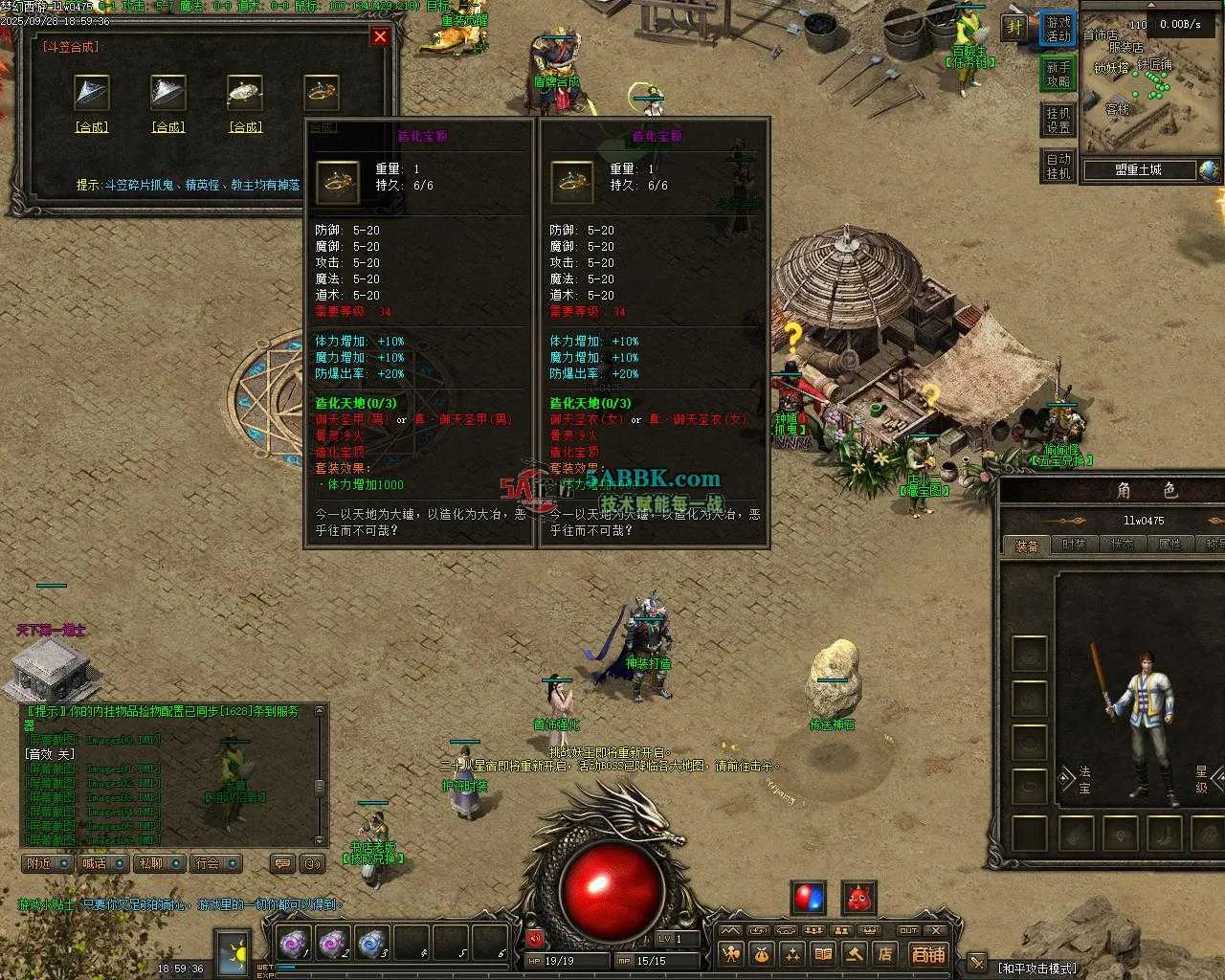Open the 商铺 shop button
Screen dimensions: 1225x980
tap(927, 954)
